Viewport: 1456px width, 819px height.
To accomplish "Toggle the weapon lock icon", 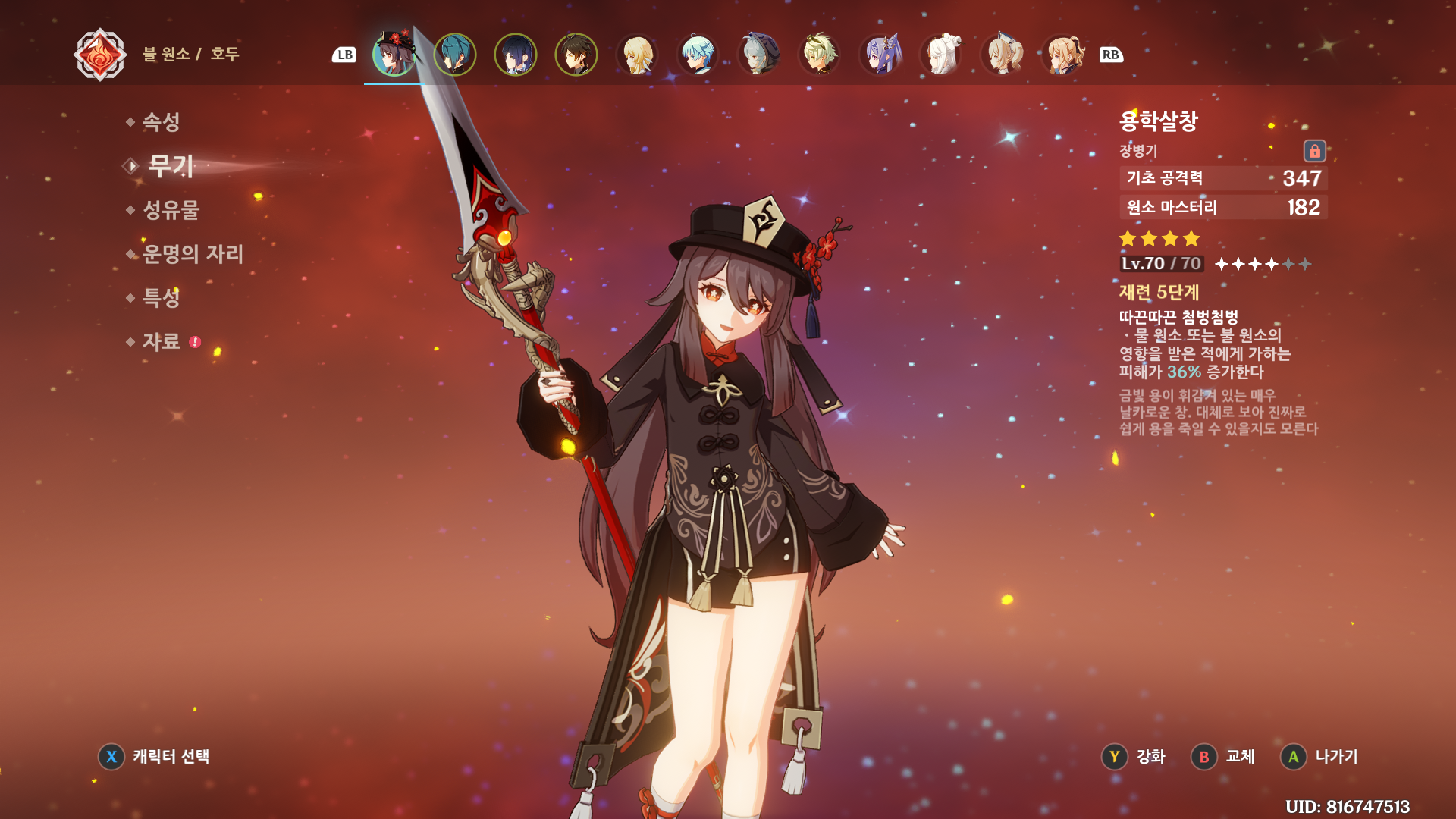I will click(1314, 151).
